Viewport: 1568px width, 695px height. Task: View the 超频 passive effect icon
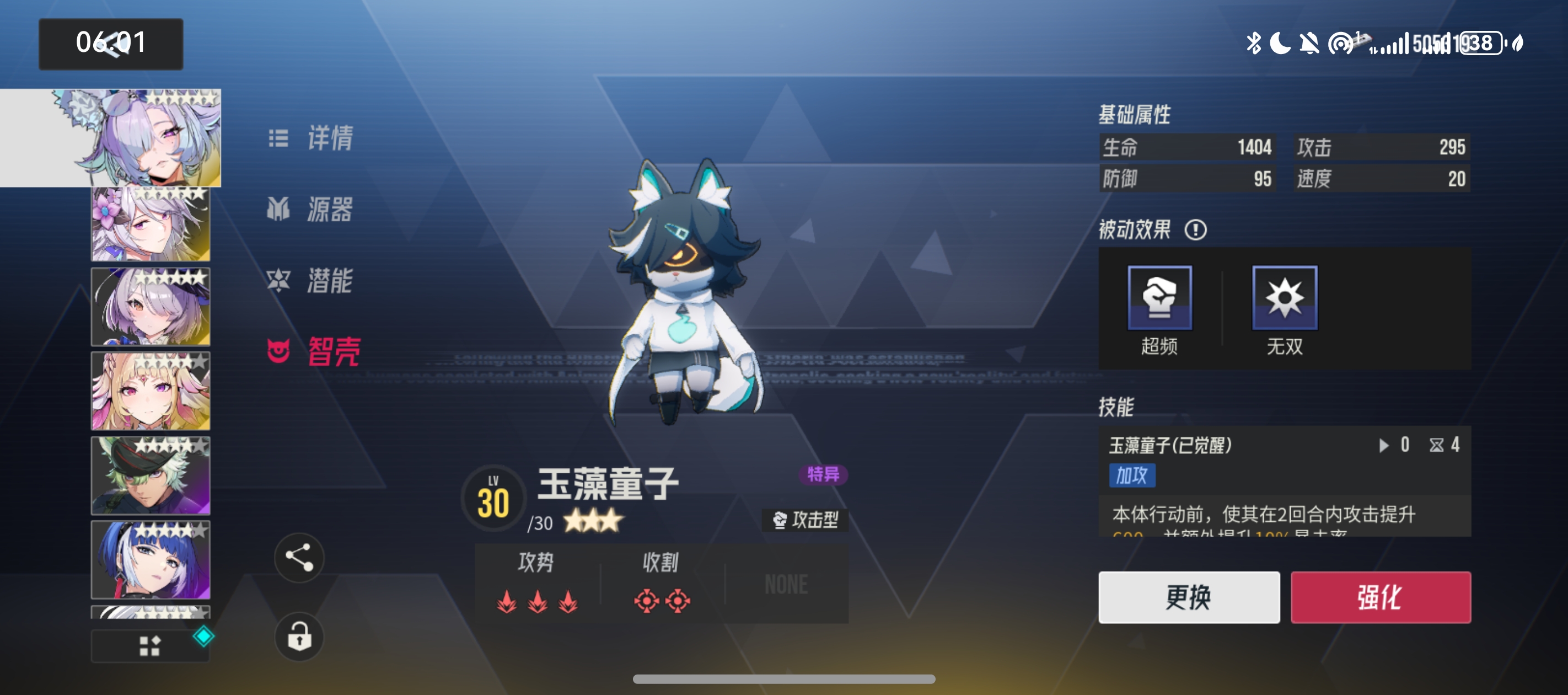[x=1159, y=298]
